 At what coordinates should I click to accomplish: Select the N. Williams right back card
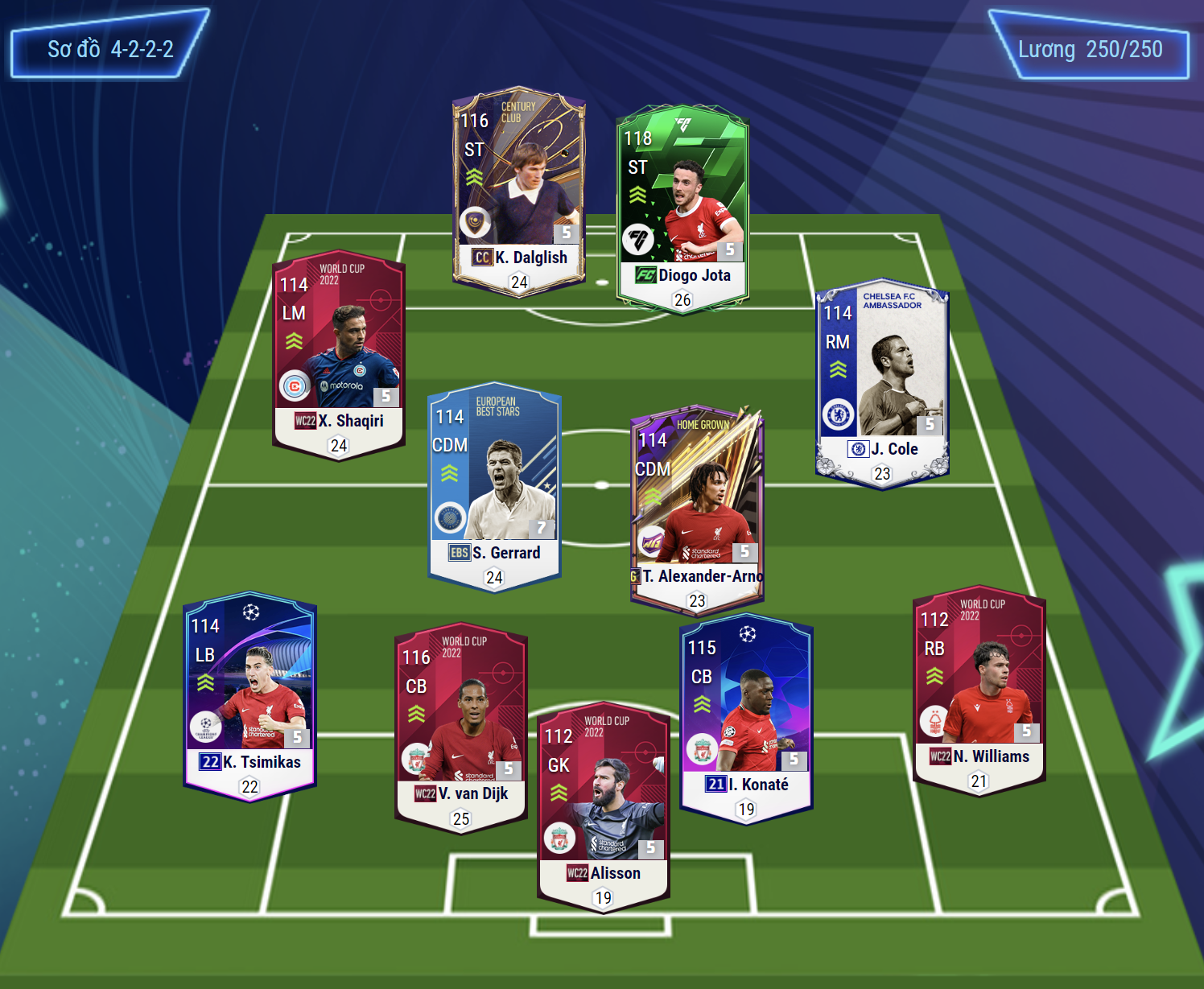[x=979, y=690]
